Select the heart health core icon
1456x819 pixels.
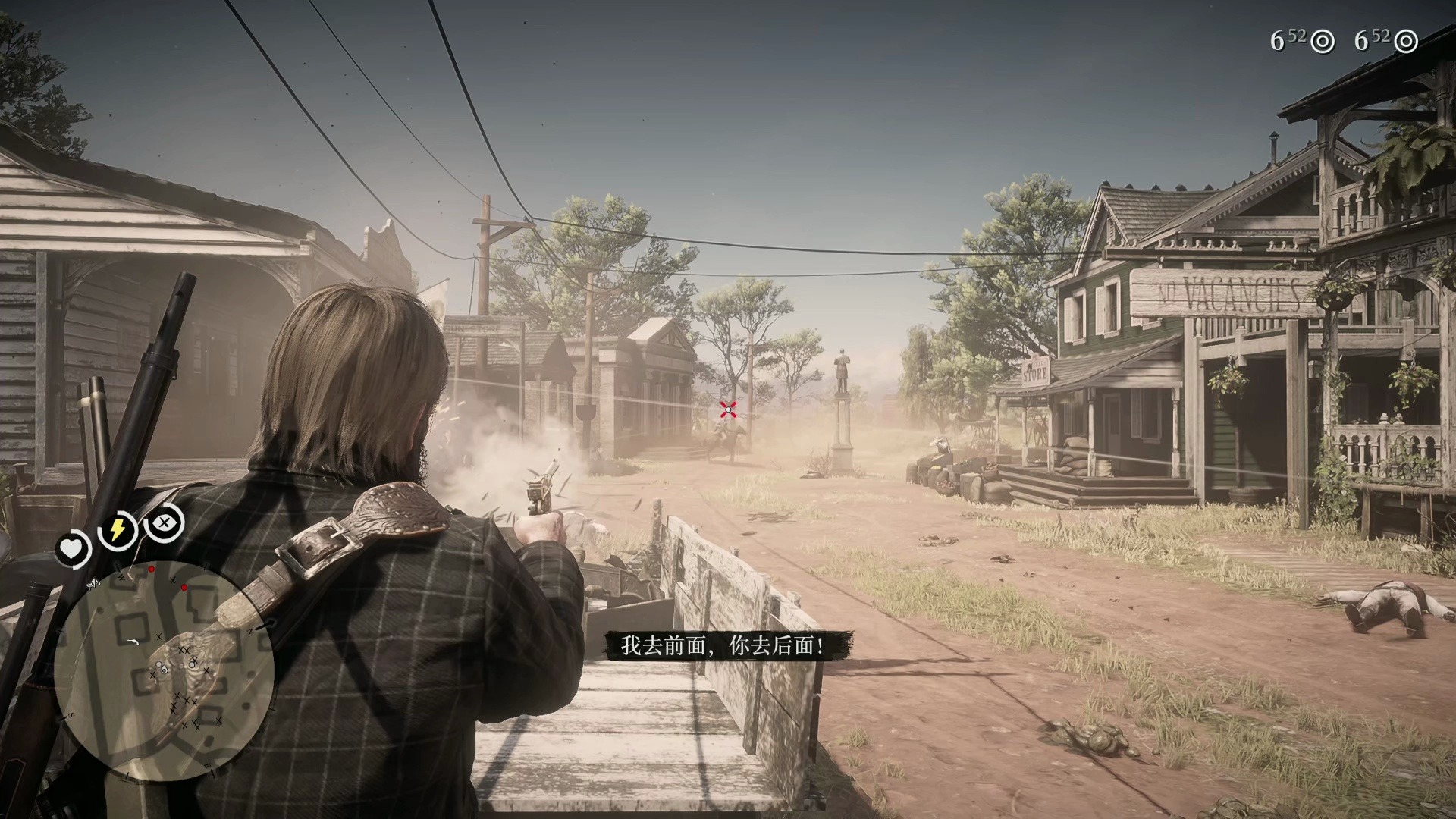[x=73, y=549]
